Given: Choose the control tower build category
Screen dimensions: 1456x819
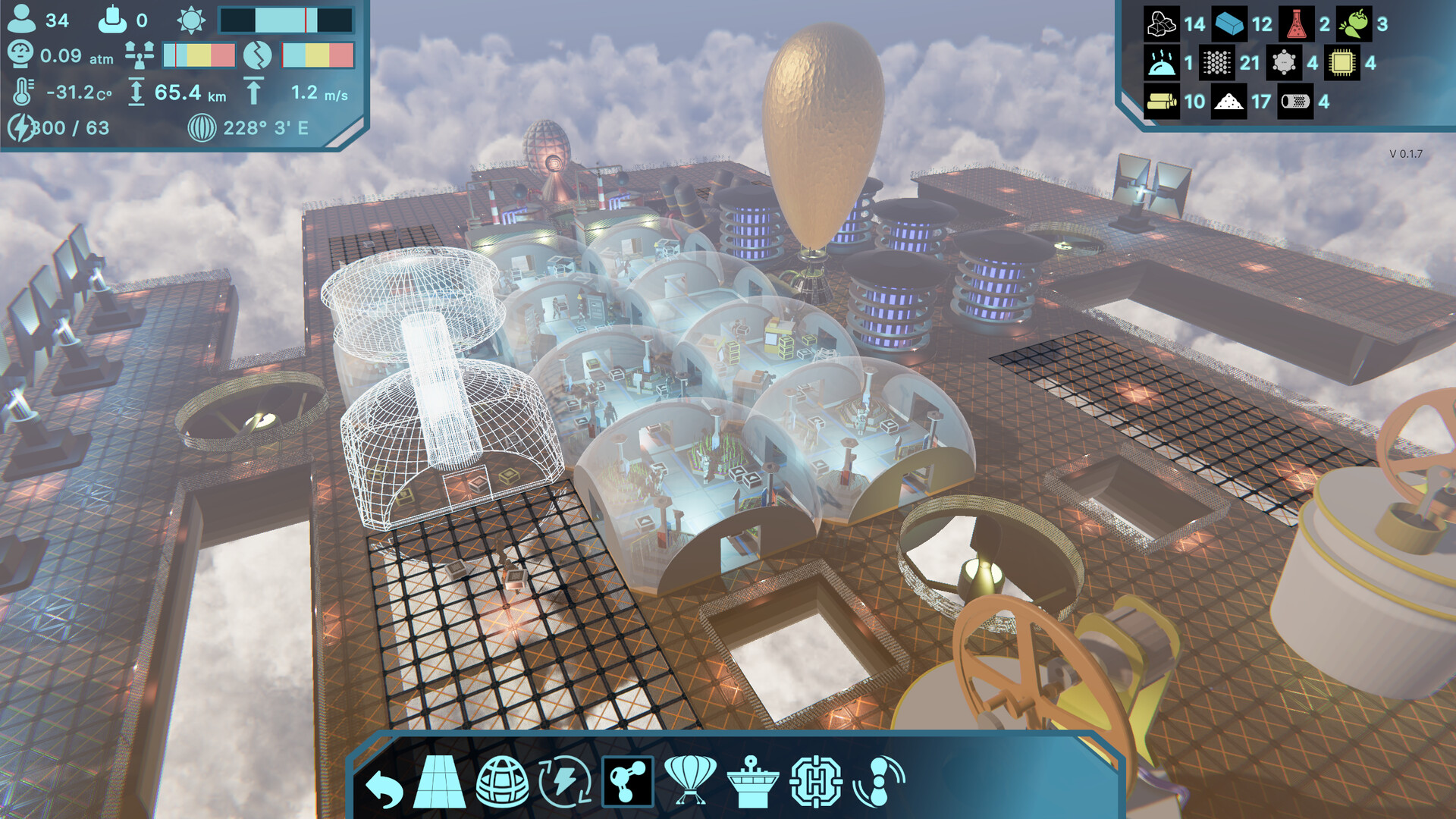Looking at the screenshot, I should pyautogui.click(x=752, y=782).
